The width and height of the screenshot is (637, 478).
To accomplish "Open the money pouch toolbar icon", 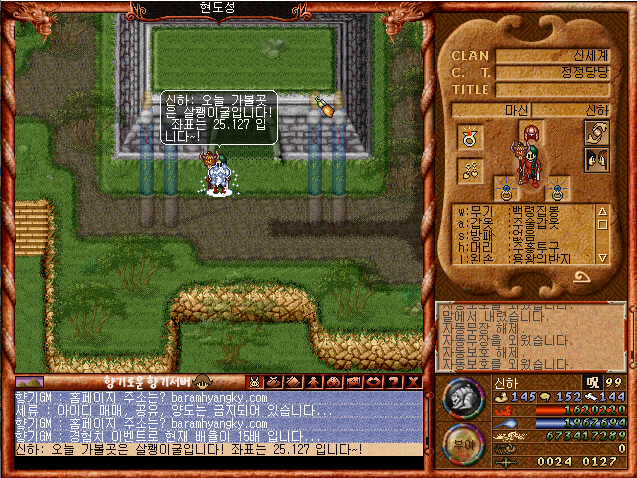I will pyautogui.click(x=273, y=381).
